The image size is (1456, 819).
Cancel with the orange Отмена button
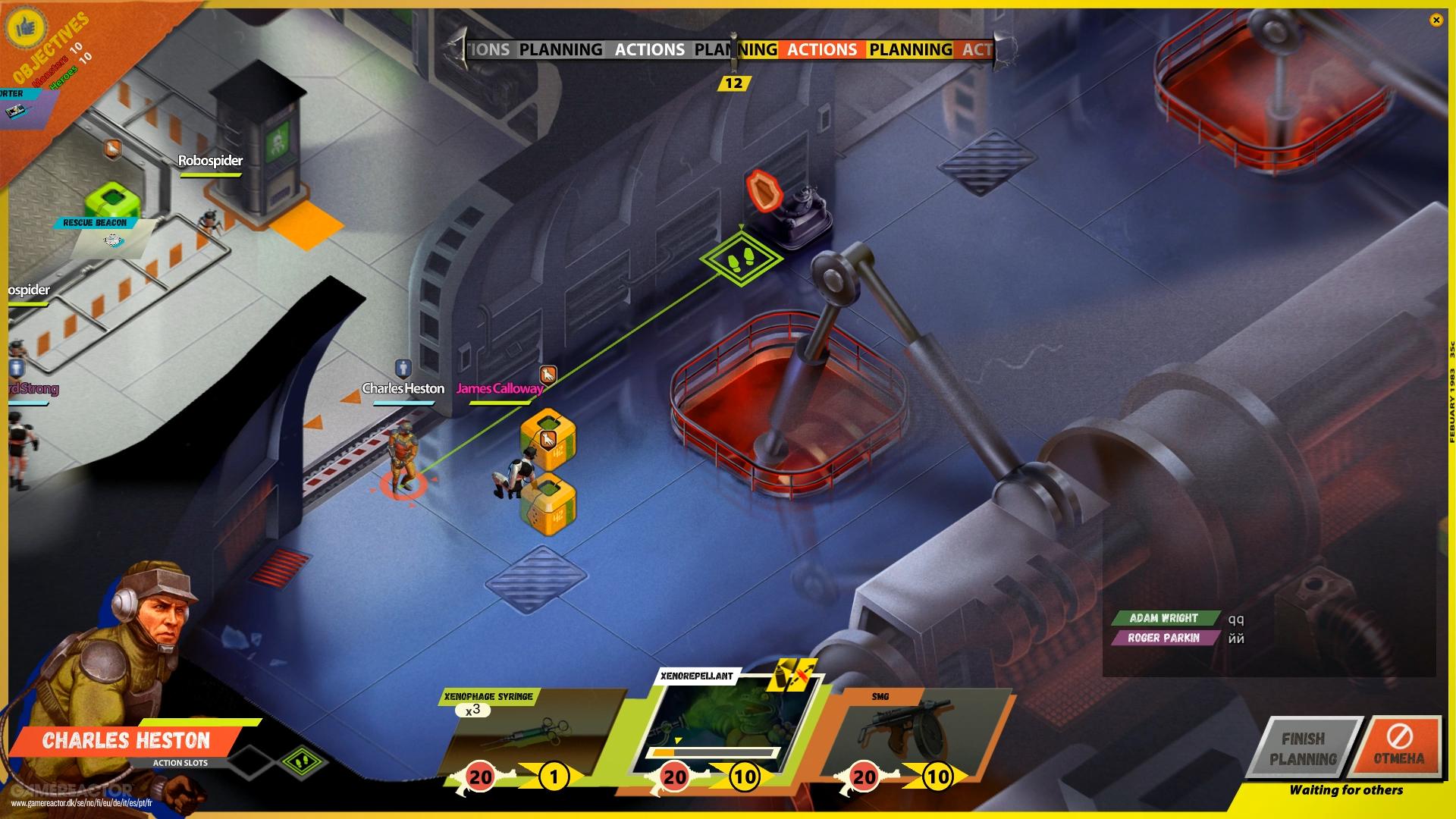coord(1399,747)
